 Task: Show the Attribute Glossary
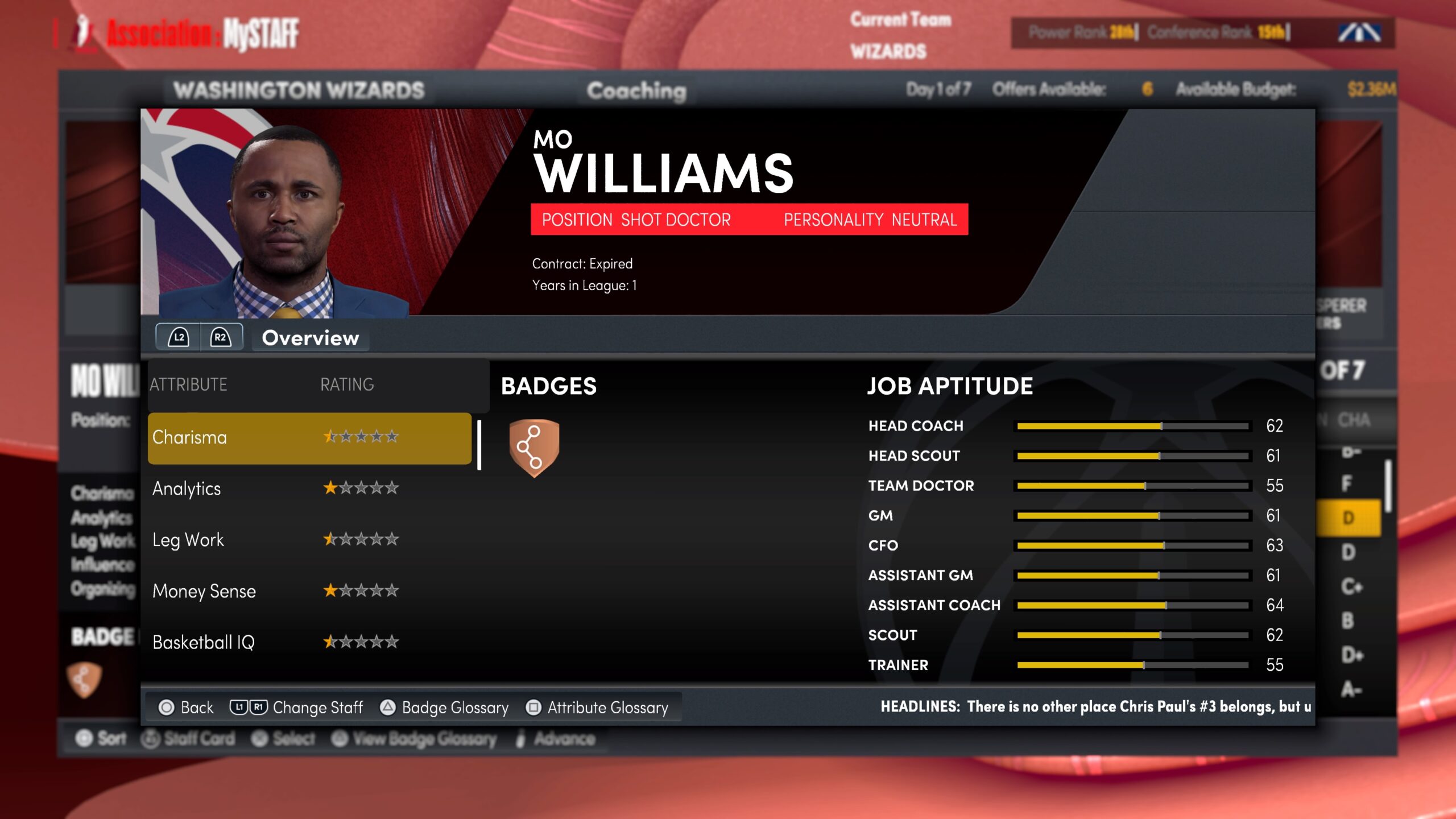pos(597,708)
